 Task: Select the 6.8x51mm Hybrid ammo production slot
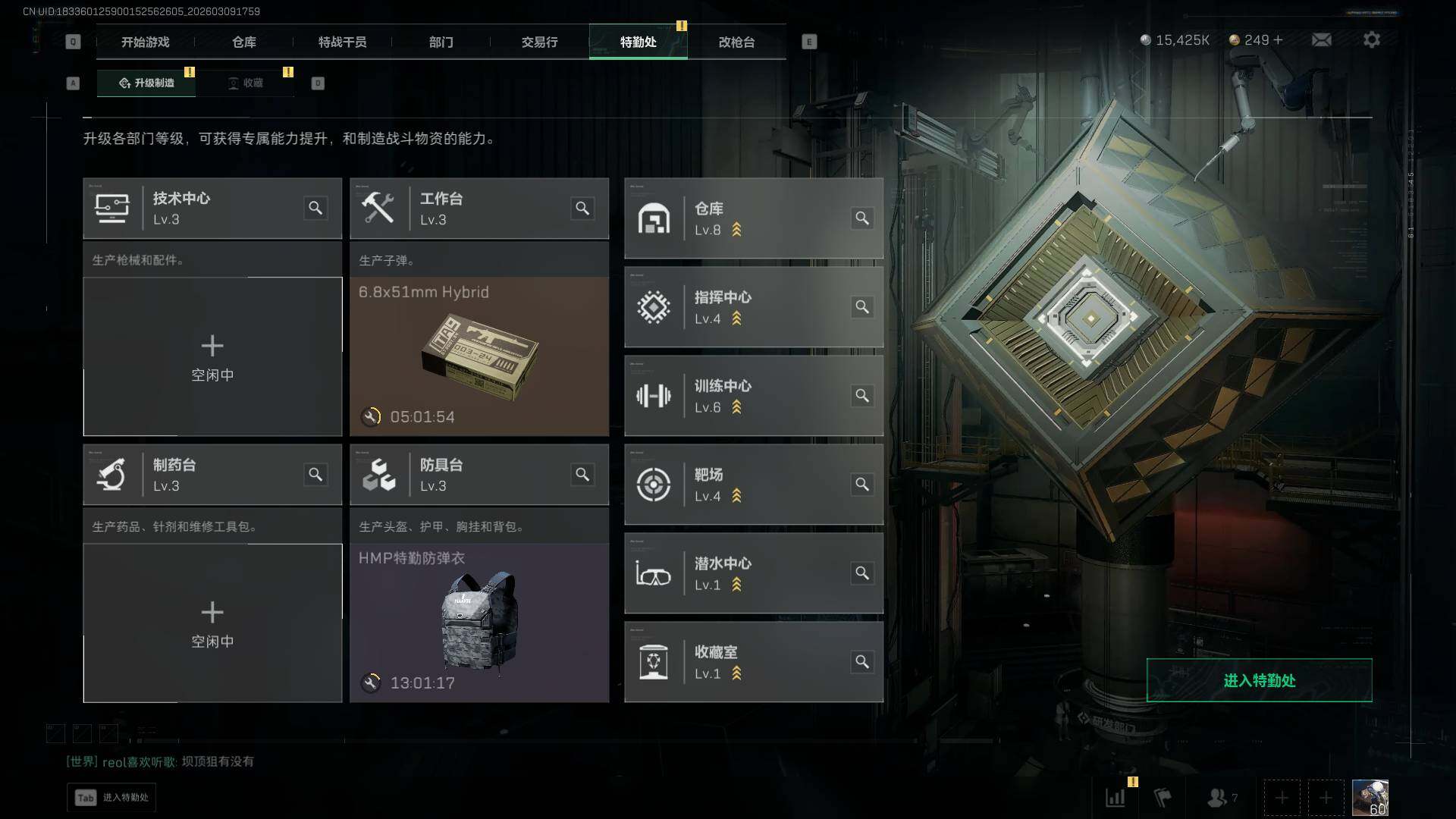pos(479,356)
